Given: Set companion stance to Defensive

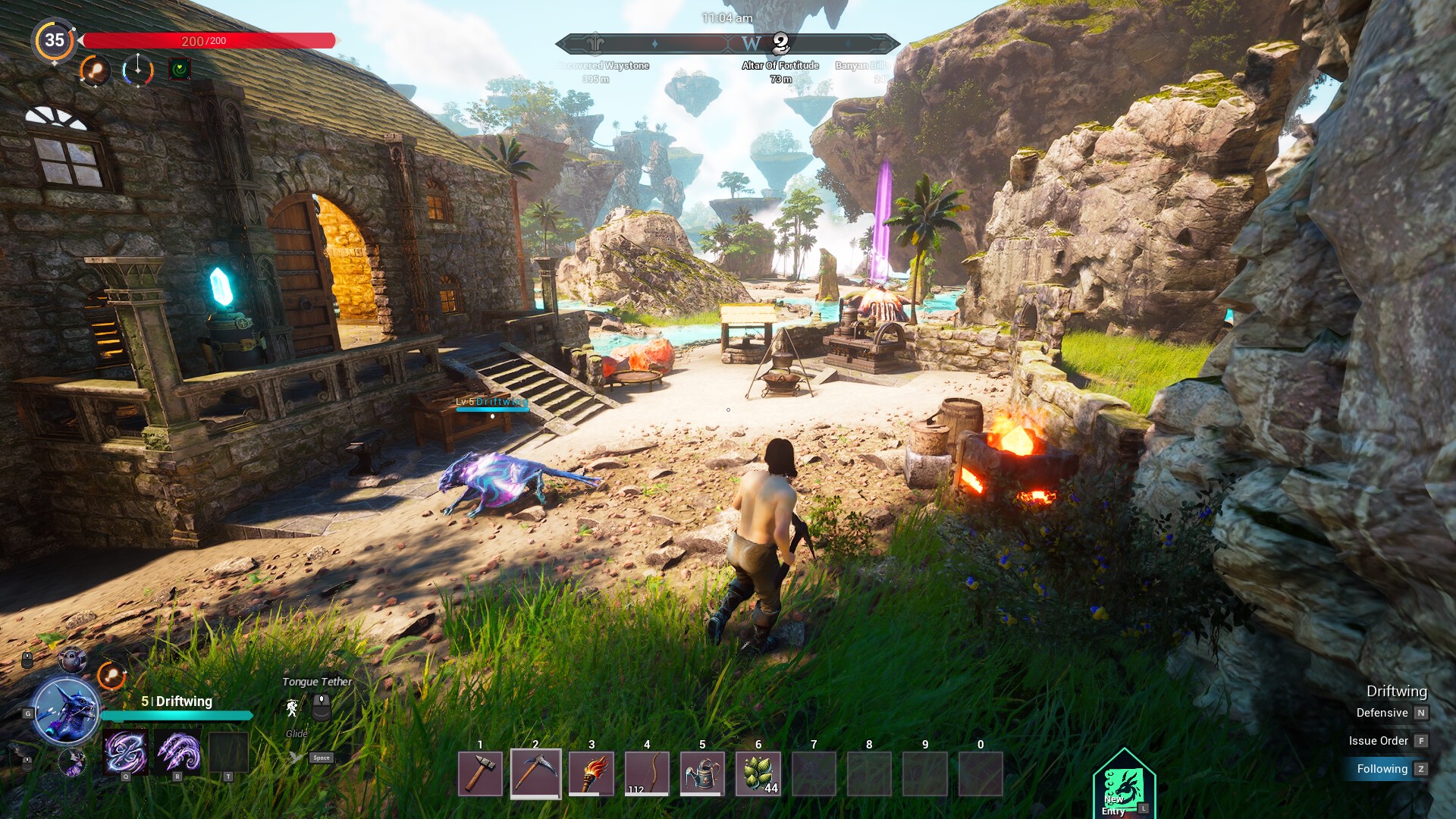Looking at the screenshot, I should [x=1382, y=713].
